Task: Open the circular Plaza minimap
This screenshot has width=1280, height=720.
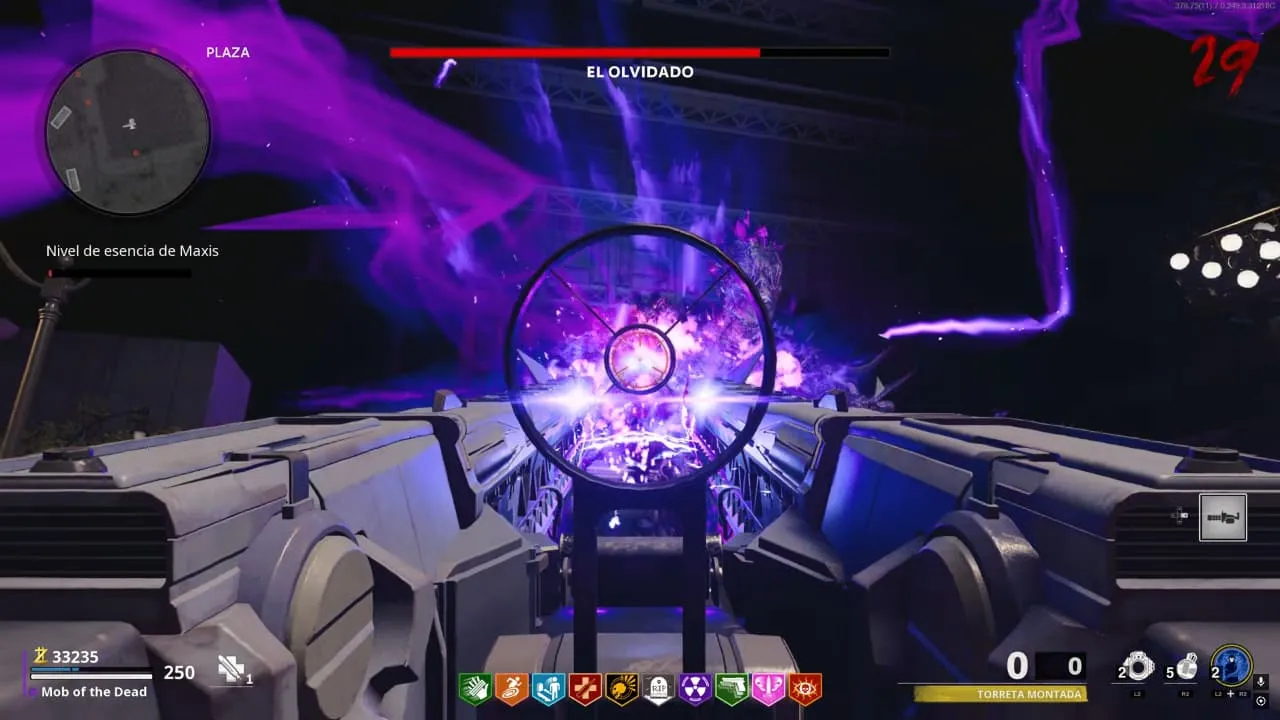Action: (128, 132)
